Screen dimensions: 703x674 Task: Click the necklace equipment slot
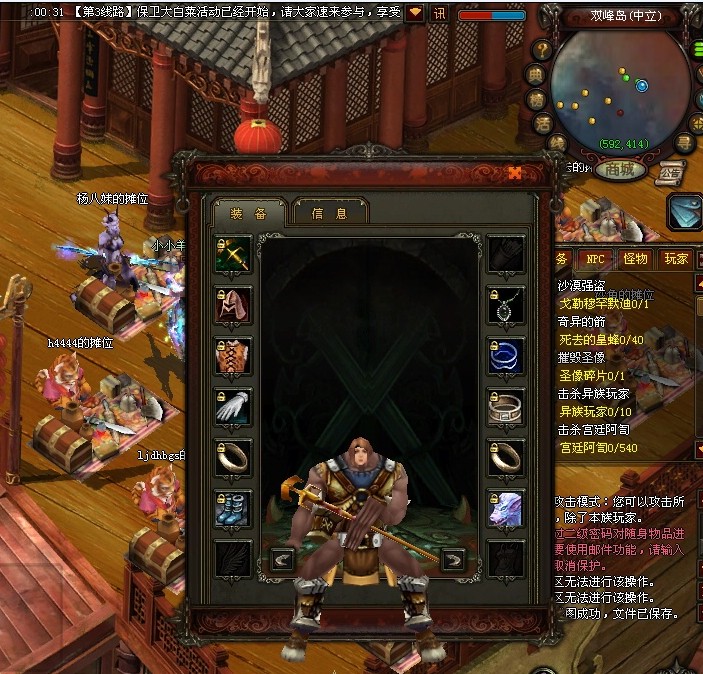click(506, 305)
